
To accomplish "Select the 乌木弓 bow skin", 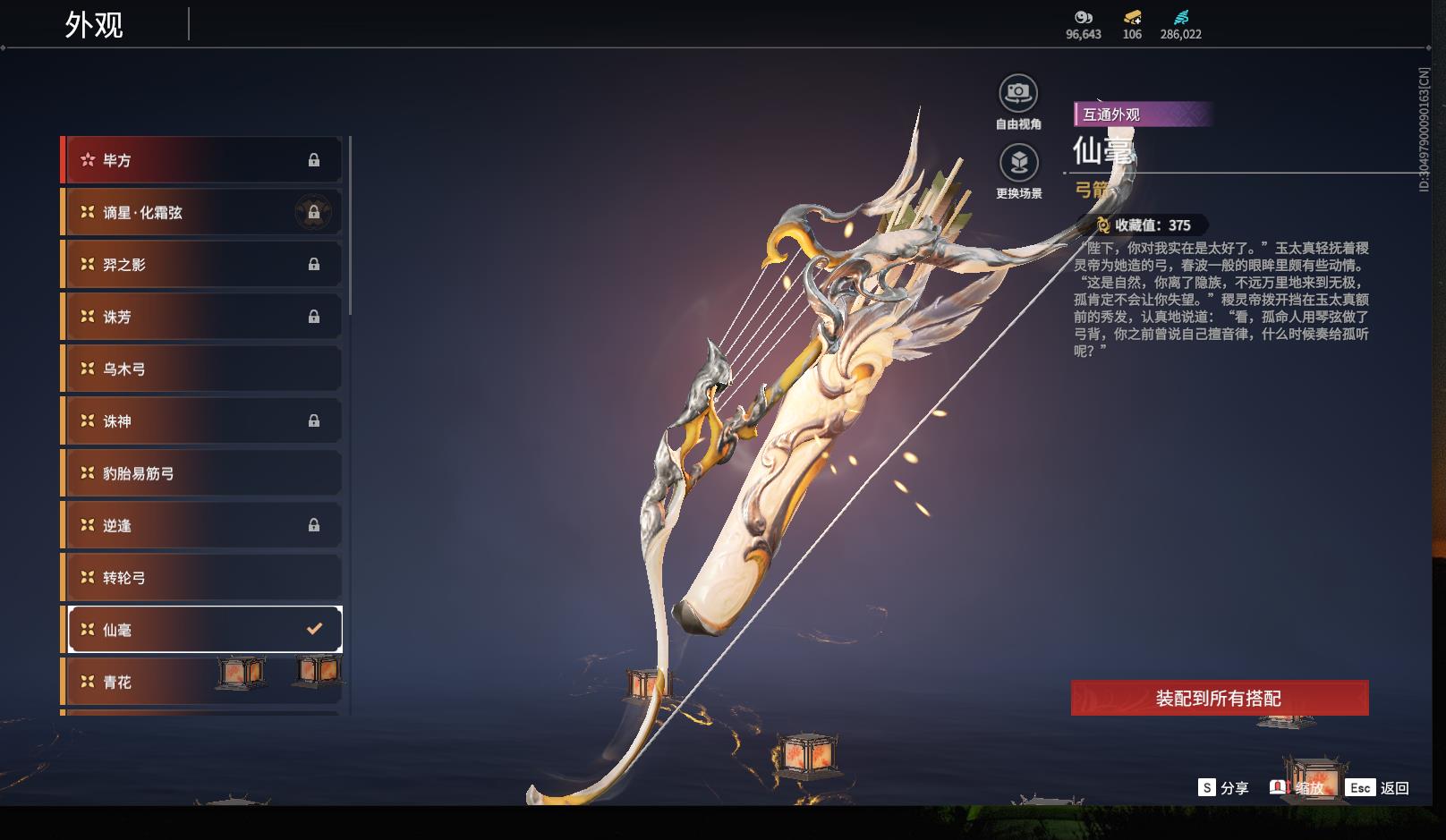I will (202, 369).
